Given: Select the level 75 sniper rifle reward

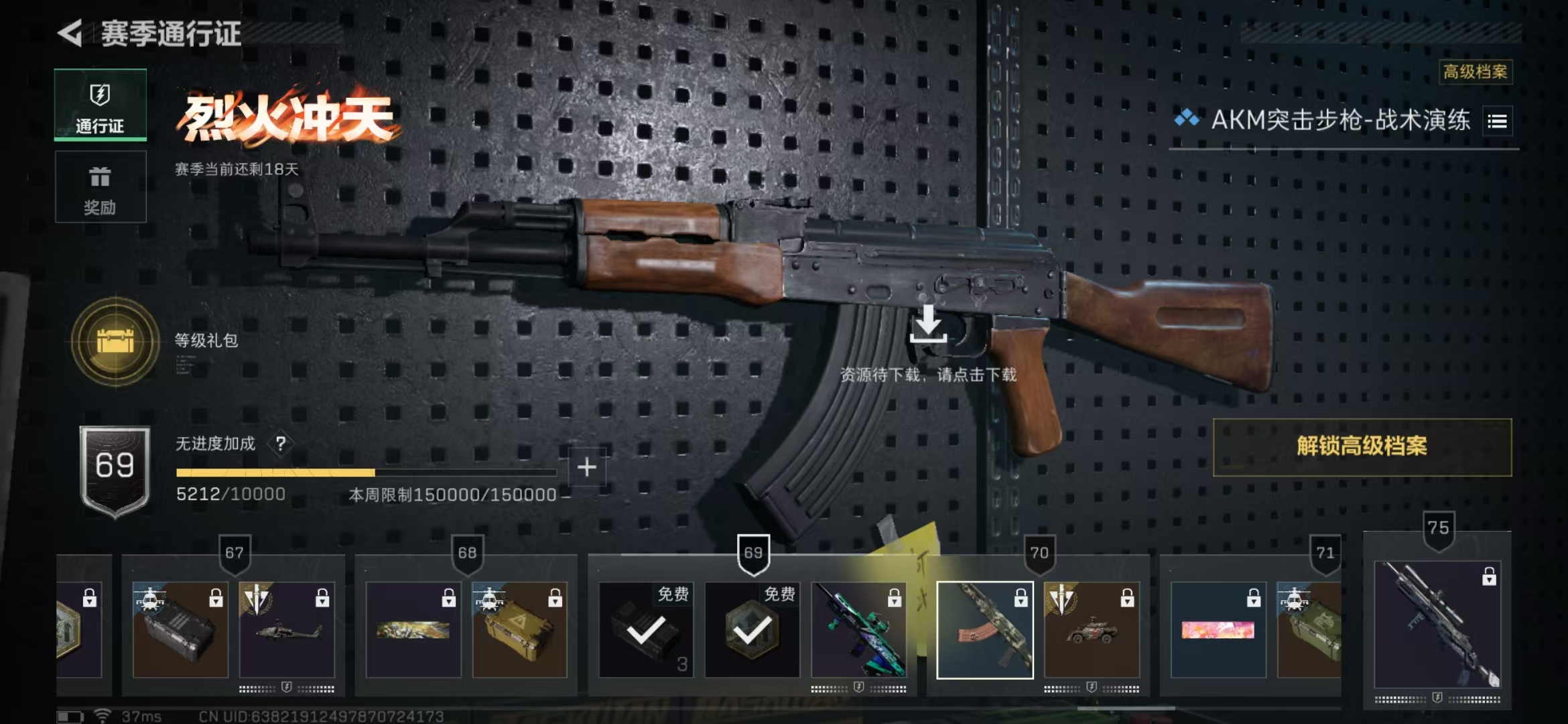Looking at the screenshot, I should click(x=1437, y=625).
